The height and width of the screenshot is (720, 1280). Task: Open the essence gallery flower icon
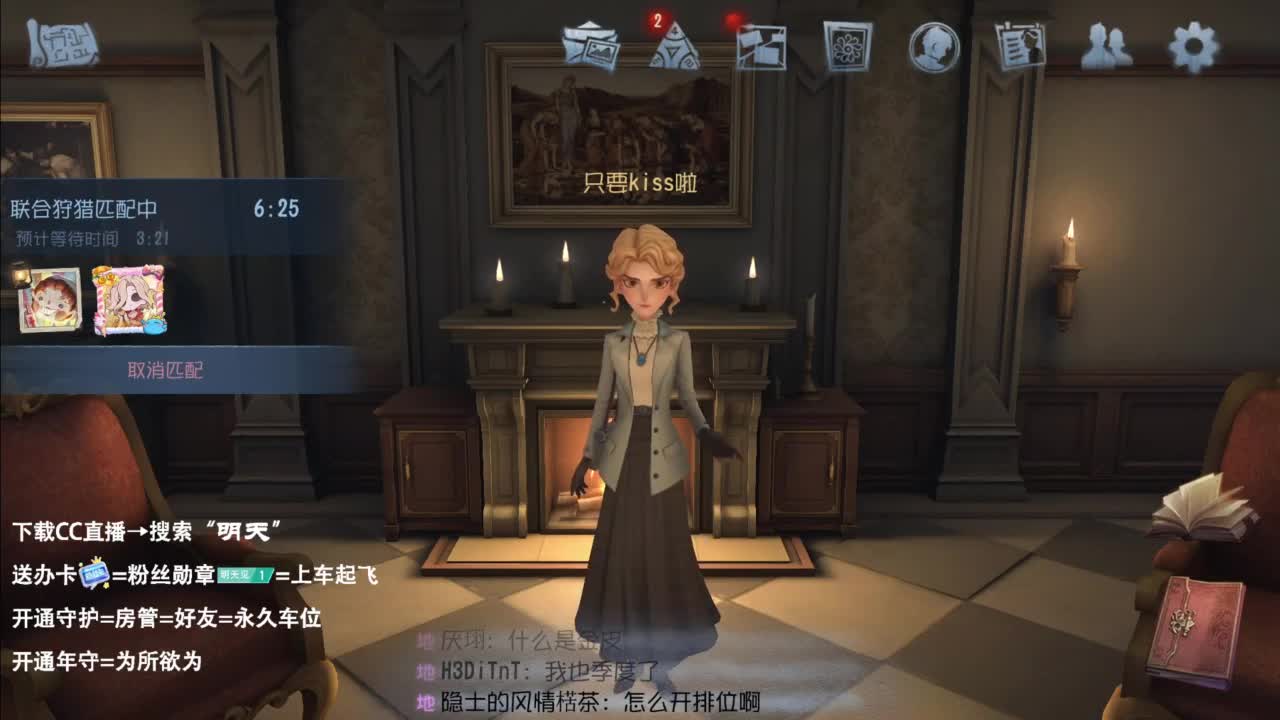click(x=845, y=48)
